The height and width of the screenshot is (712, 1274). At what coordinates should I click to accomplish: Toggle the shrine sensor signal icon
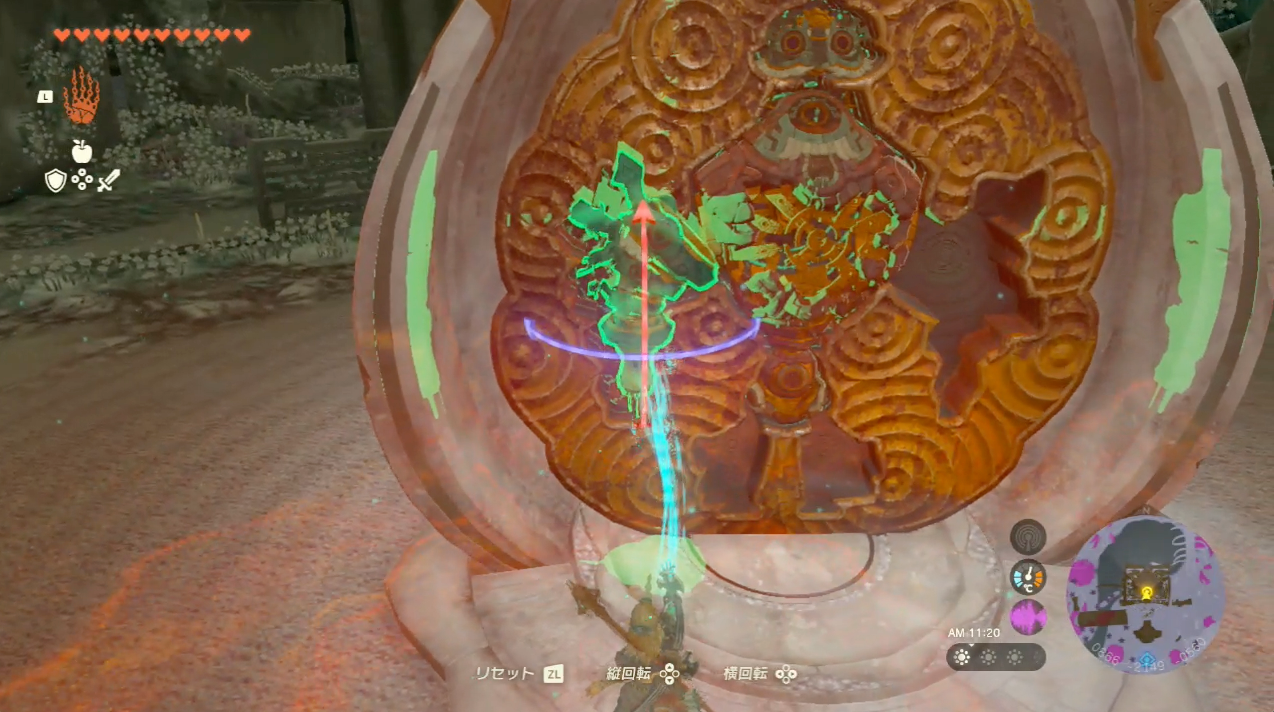coord(1027,538)
